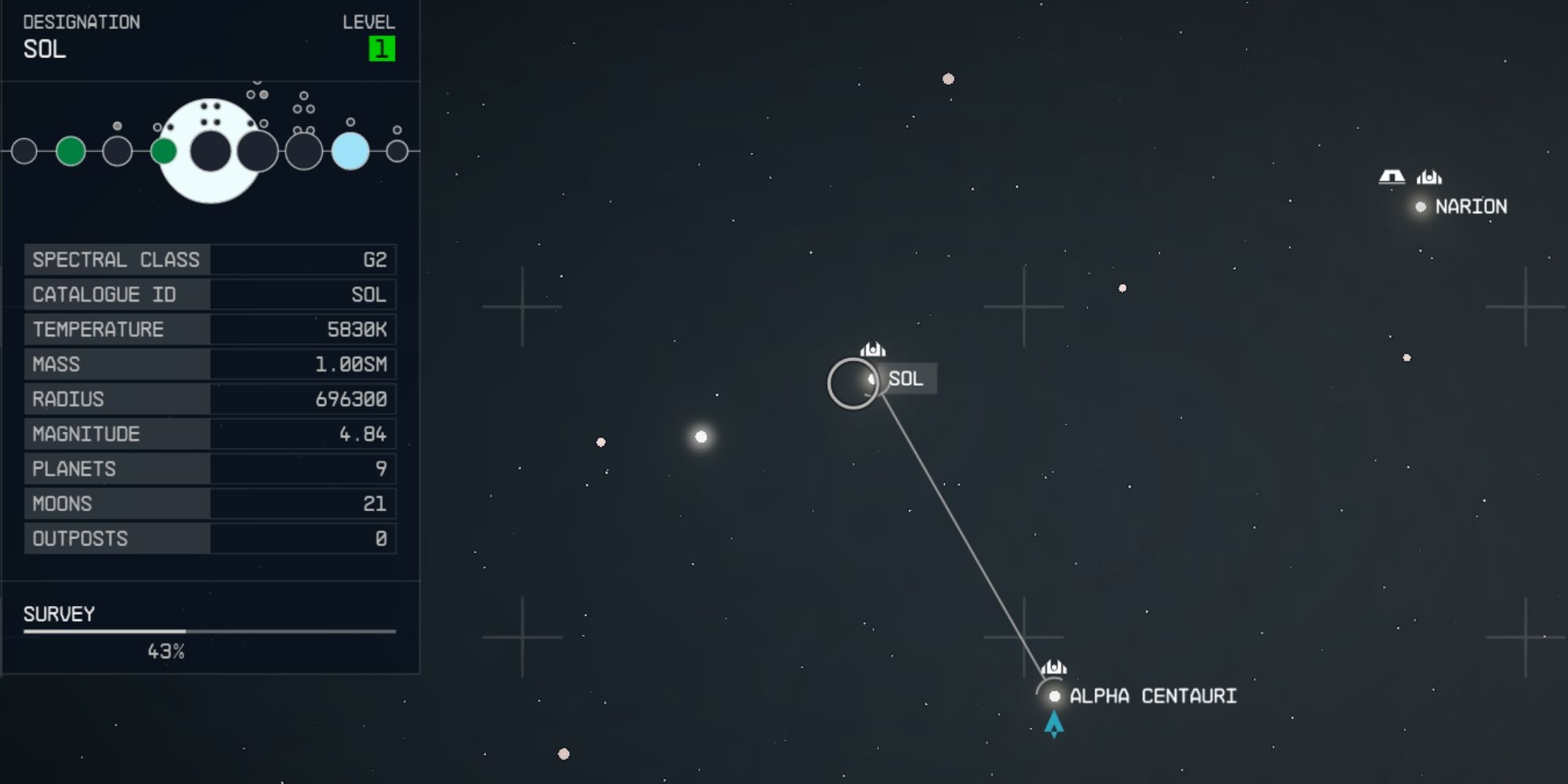1568x784 pixels.
Task: Click the Narion star
Action: click(1420, 207)
